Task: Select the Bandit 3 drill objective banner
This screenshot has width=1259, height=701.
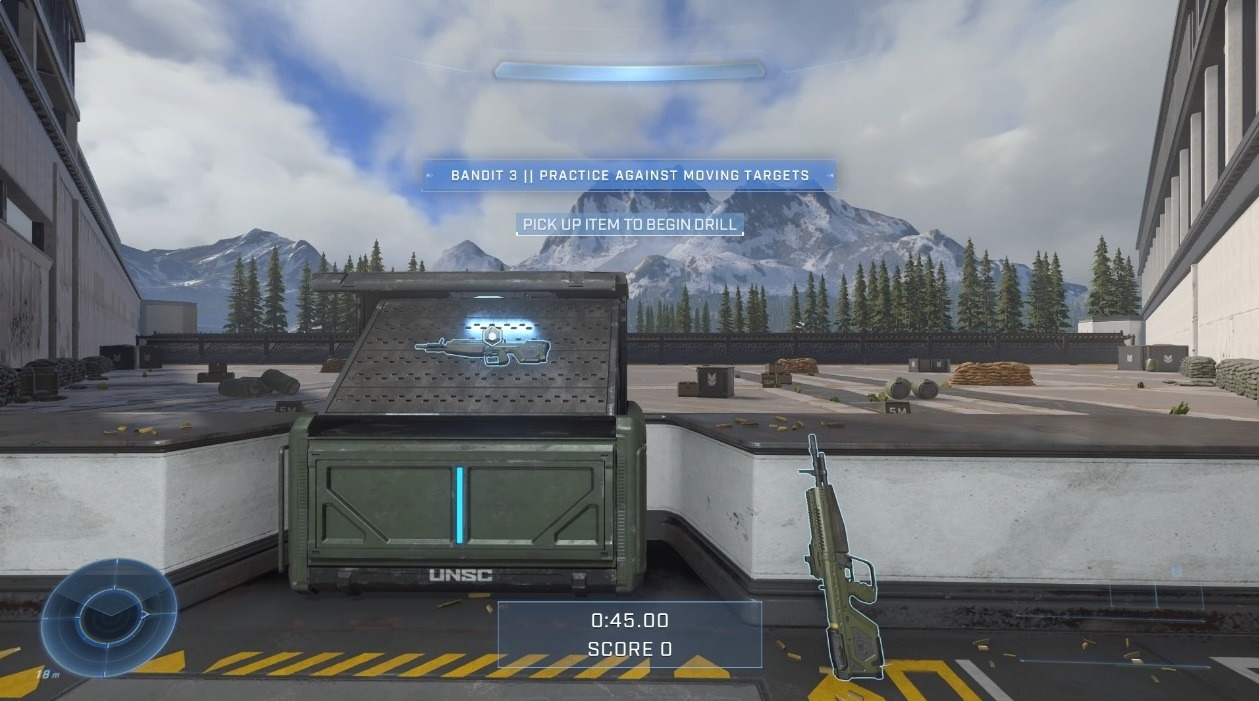Action: tap(629, 175)
